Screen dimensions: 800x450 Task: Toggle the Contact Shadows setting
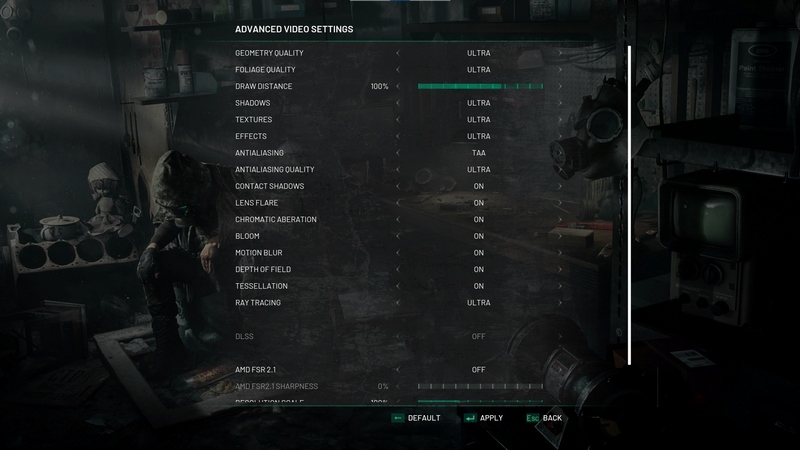478,186
